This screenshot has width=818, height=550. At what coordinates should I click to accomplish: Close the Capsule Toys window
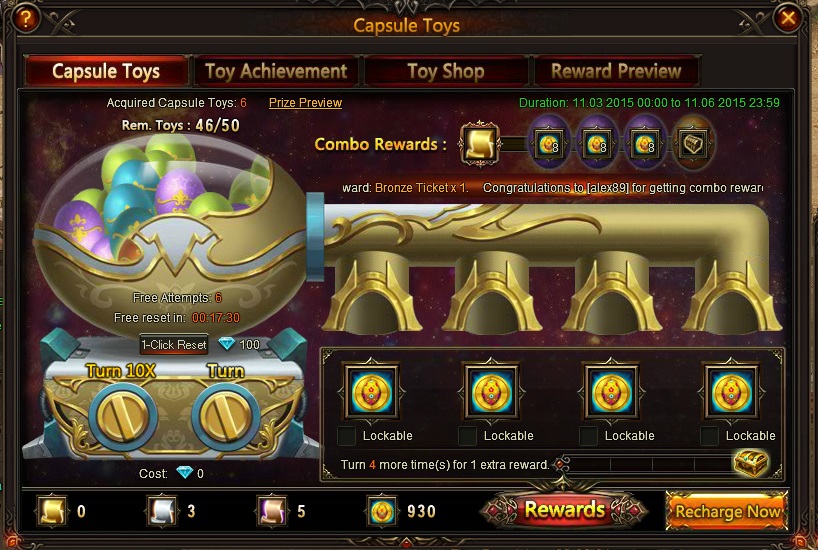point(789,17)
